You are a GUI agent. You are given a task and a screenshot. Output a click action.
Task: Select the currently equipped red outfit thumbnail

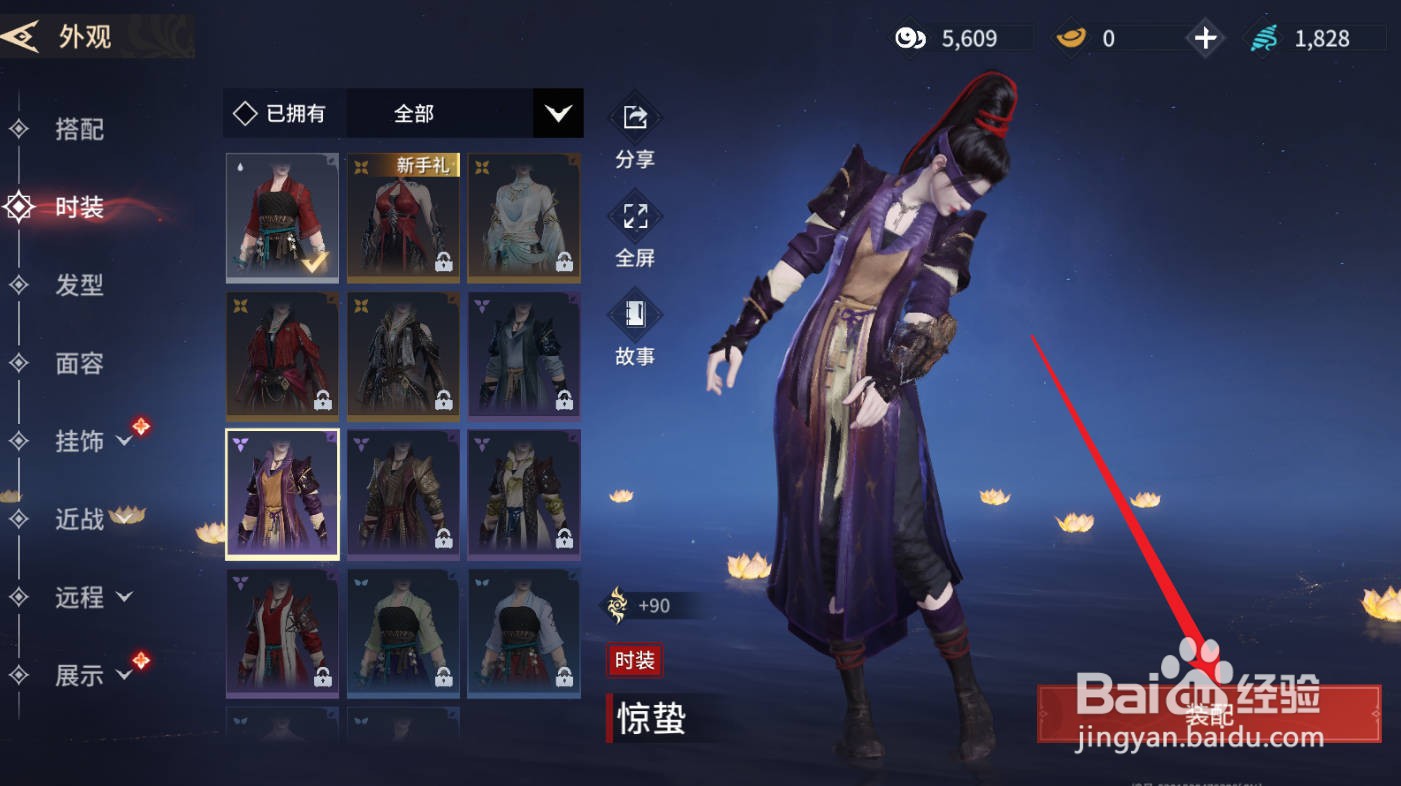tap(282, 216)
